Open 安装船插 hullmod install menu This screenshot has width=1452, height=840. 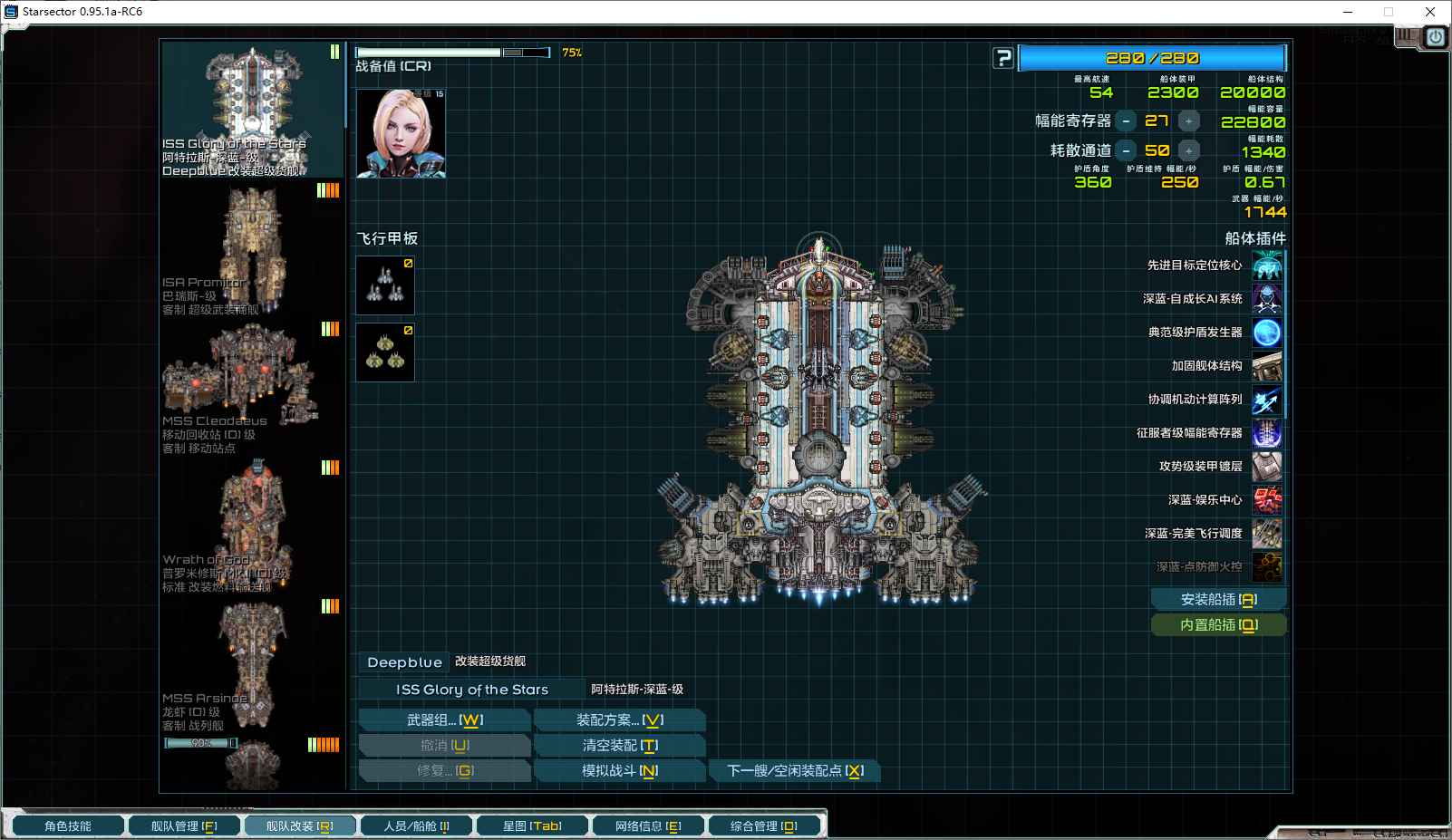(1217, 600)
